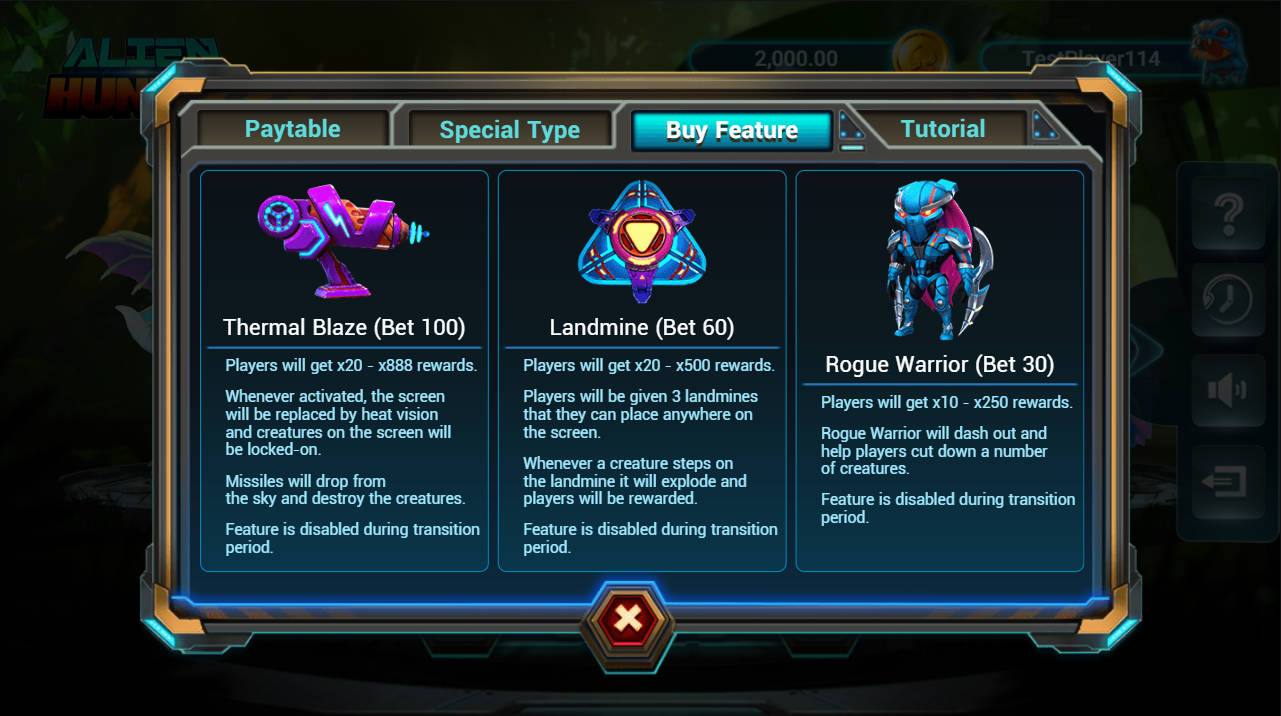Open help via the question mark icon
The width and height of the screenshot is (1281, 716).
pos(1227,214)
